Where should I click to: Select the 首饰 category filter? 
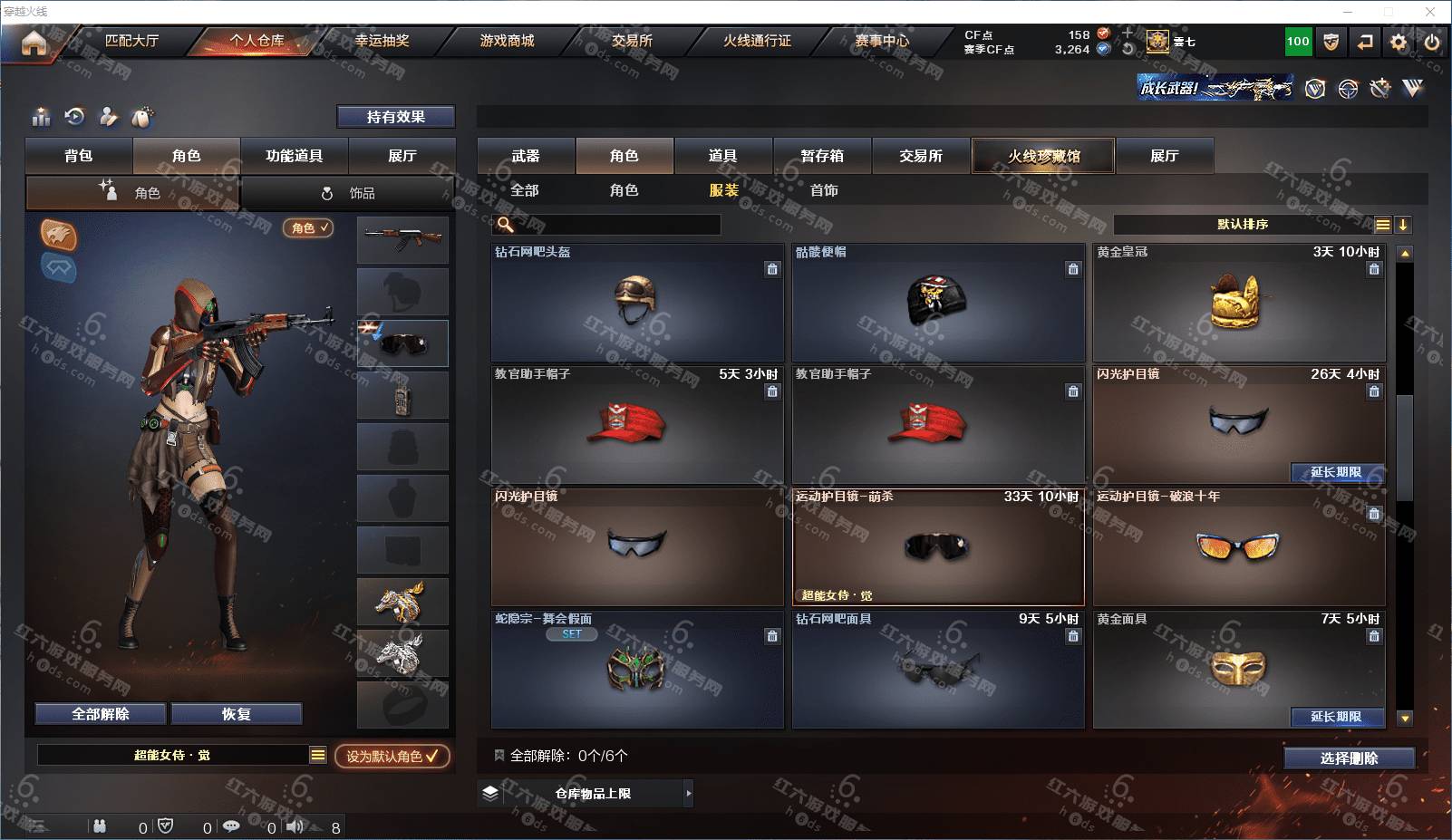click(x=824, y=190)
